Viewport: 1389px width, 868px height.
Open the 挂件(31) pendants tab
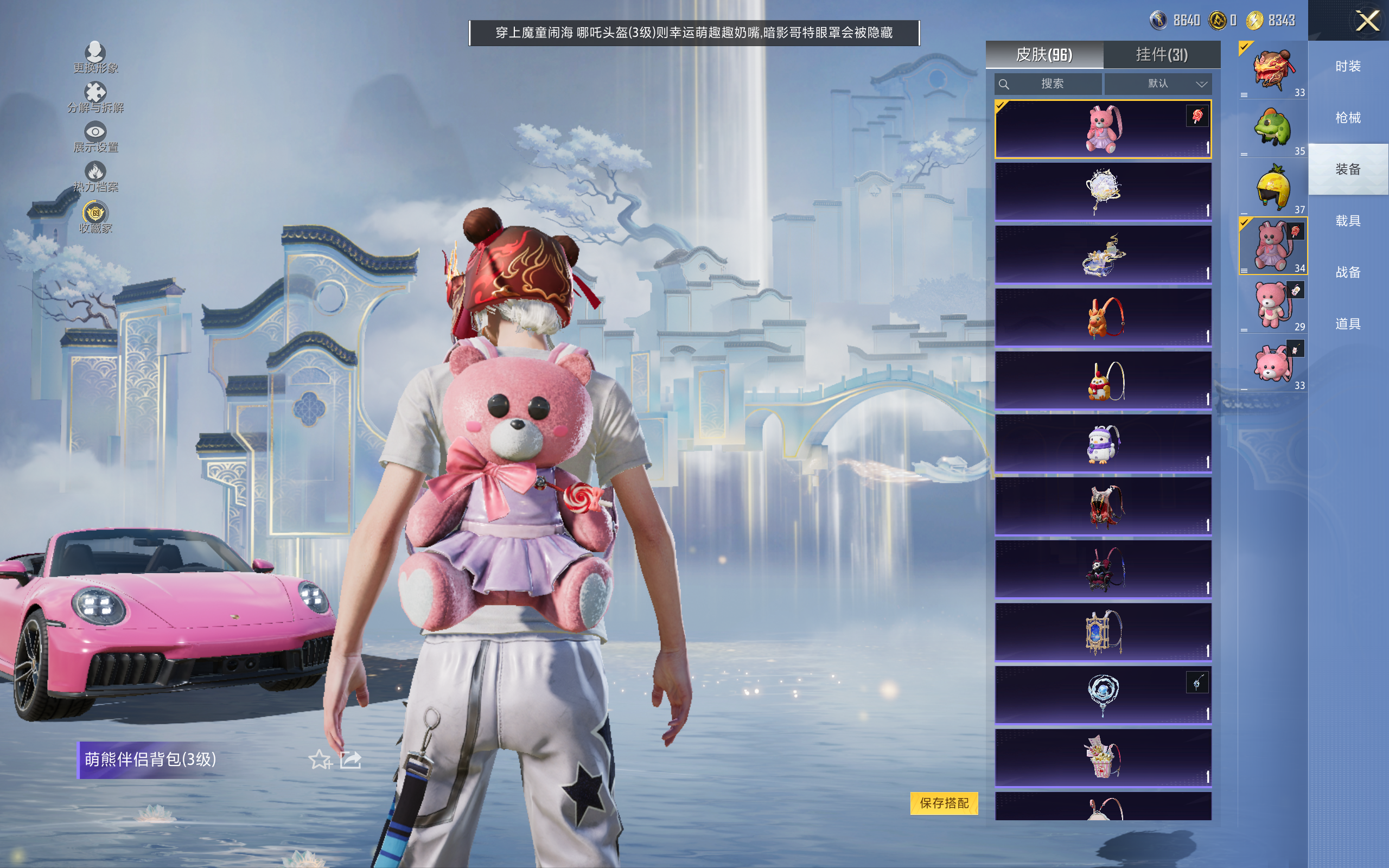[1162, 55]
